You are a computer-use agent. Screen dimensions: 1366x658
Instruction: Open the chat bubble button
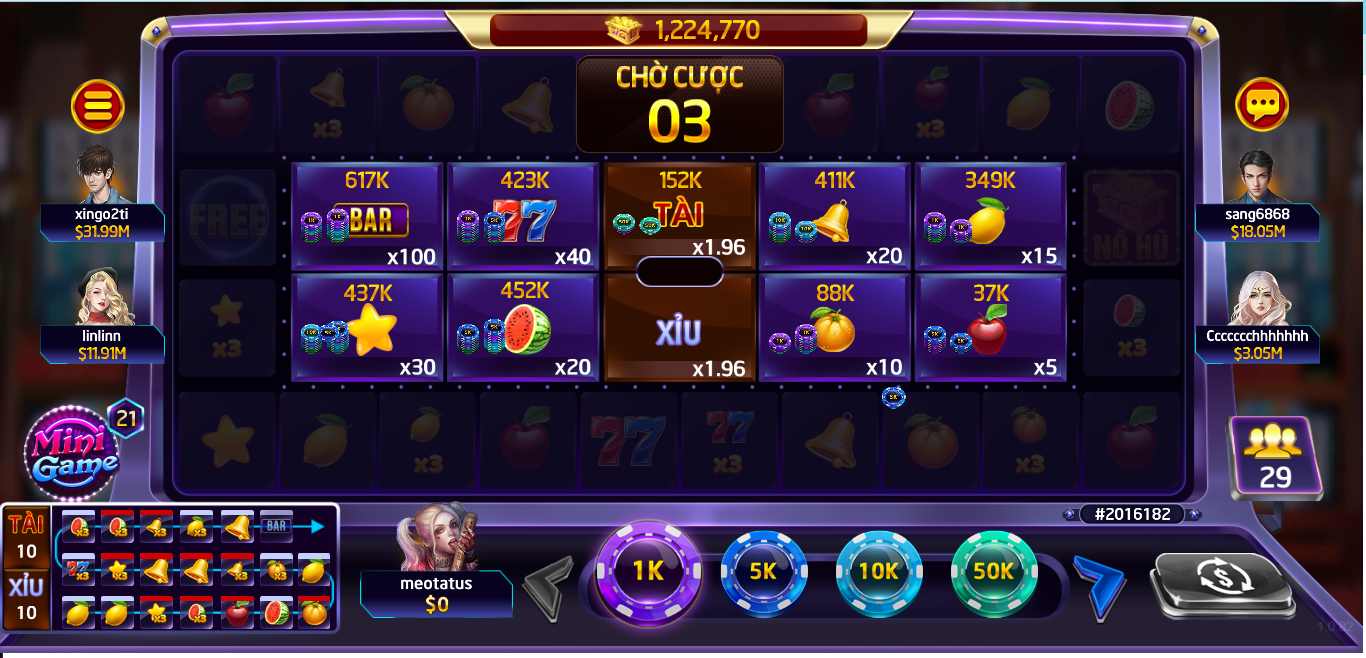(x=1261, y=104)
